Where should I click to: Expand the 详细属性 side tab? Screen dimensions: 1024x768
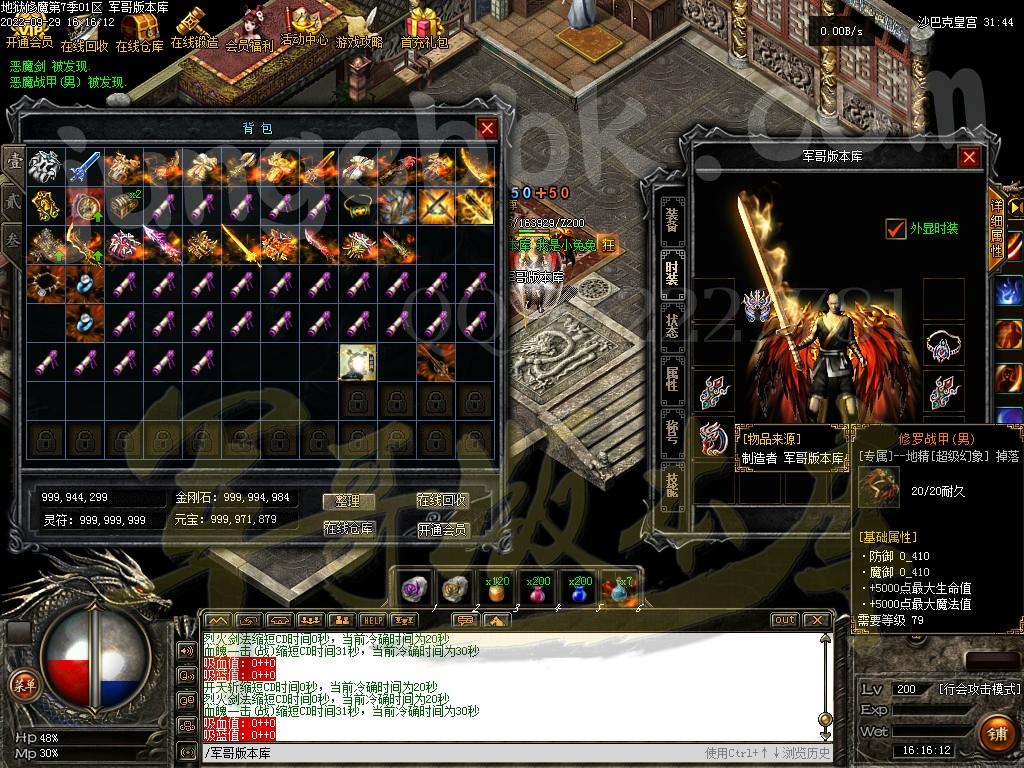(996, 228)
